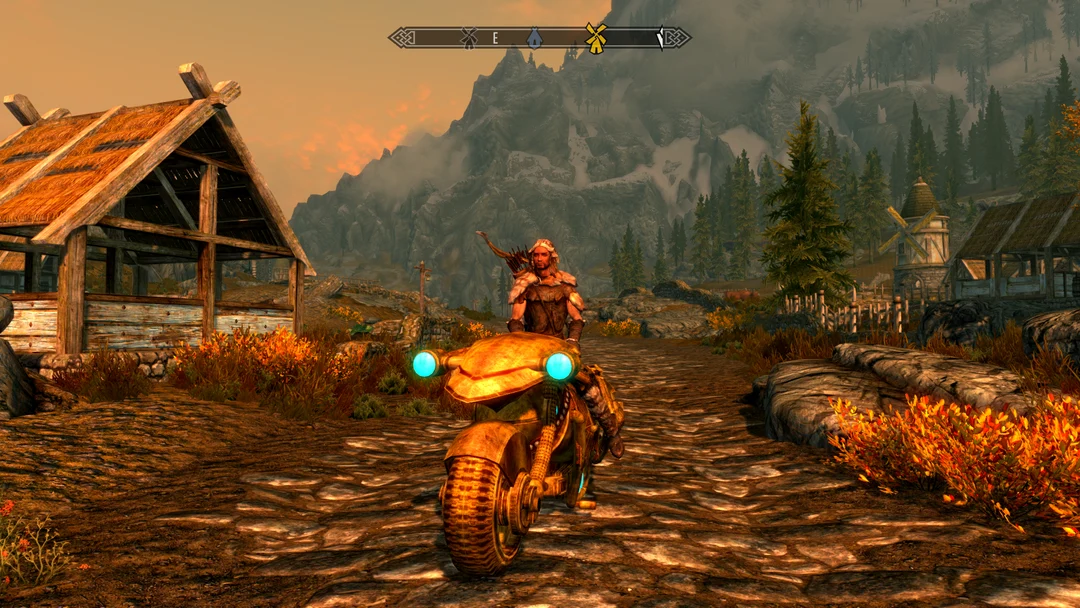Click the dark windmill marker on compass
This screenshot has height=608, width=1080.
468,38
